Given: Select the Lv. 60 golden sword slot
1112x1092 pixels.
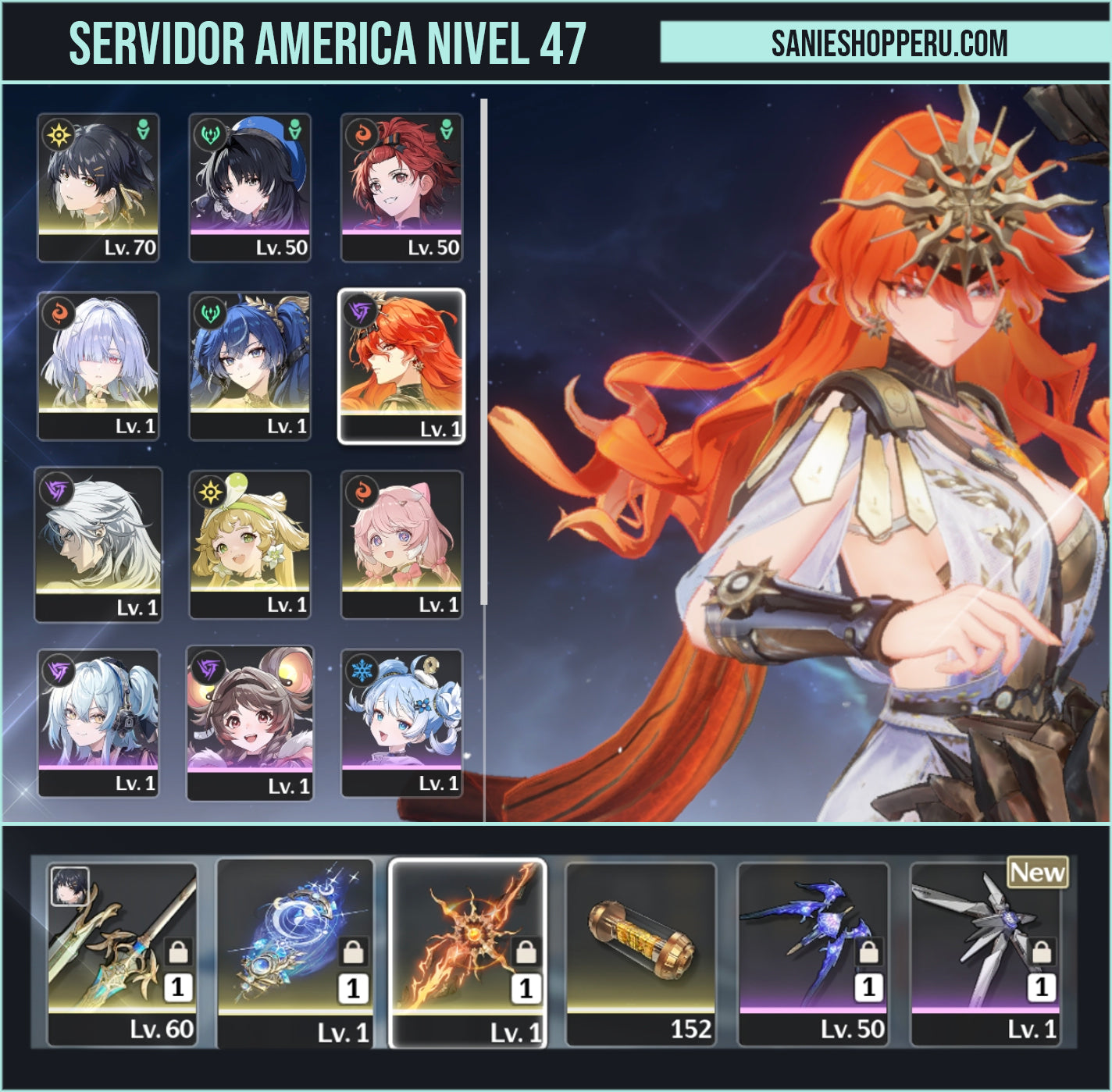Looking at the screenshot, I should (x=122, y=953).
